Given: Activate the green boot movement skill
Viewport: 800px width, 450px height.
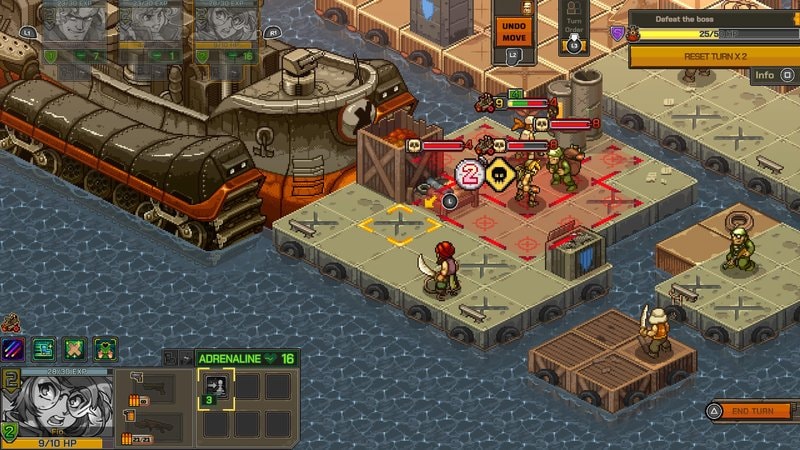Looking at the screenshot, I should click(x=45, y=349).
